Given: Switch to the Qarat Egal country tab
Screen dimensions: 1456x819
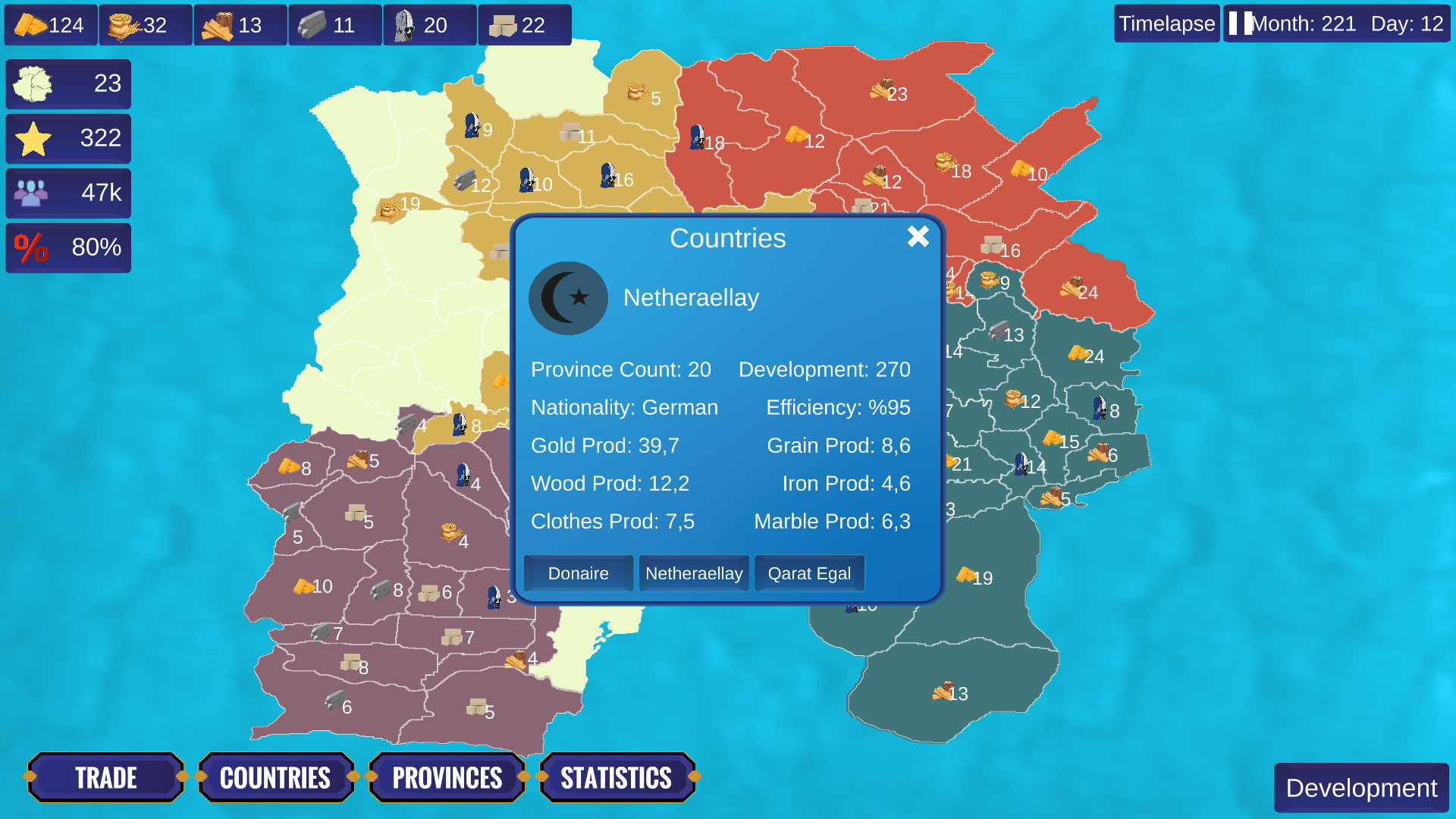Looking at the screenshot, I should pos(808,573).
